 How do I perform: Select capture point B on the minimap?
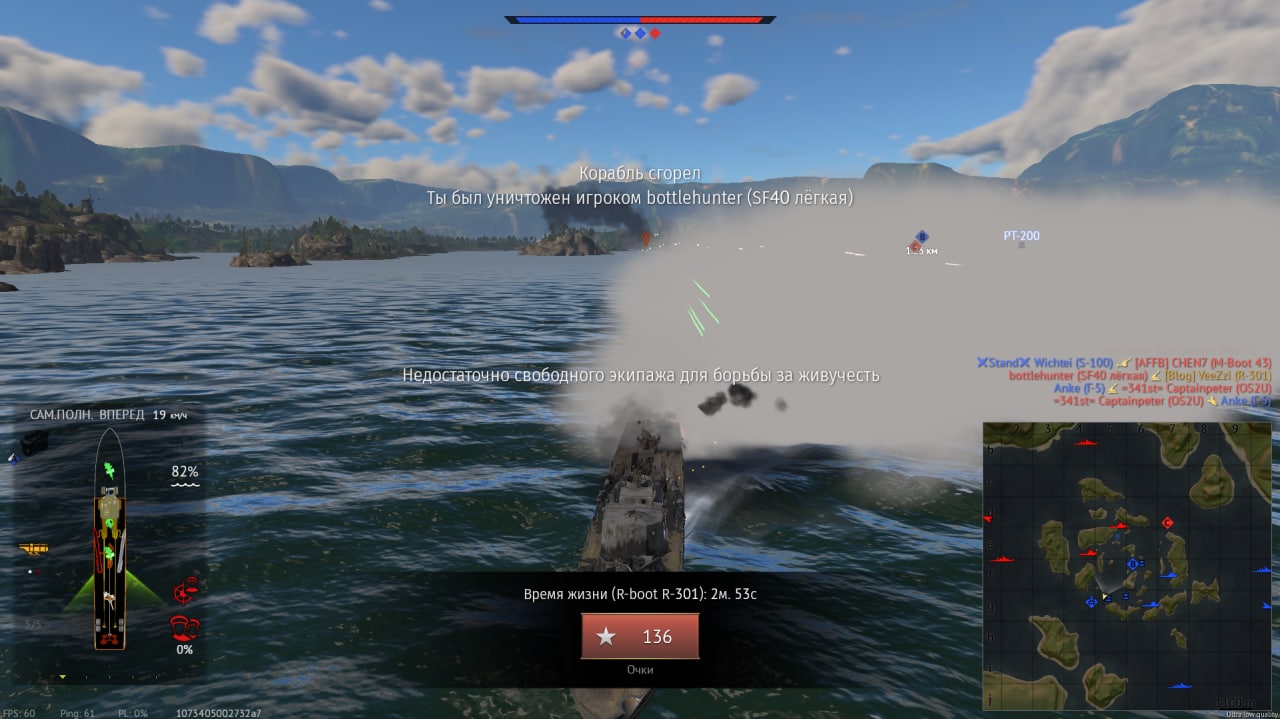(1133, 564)
